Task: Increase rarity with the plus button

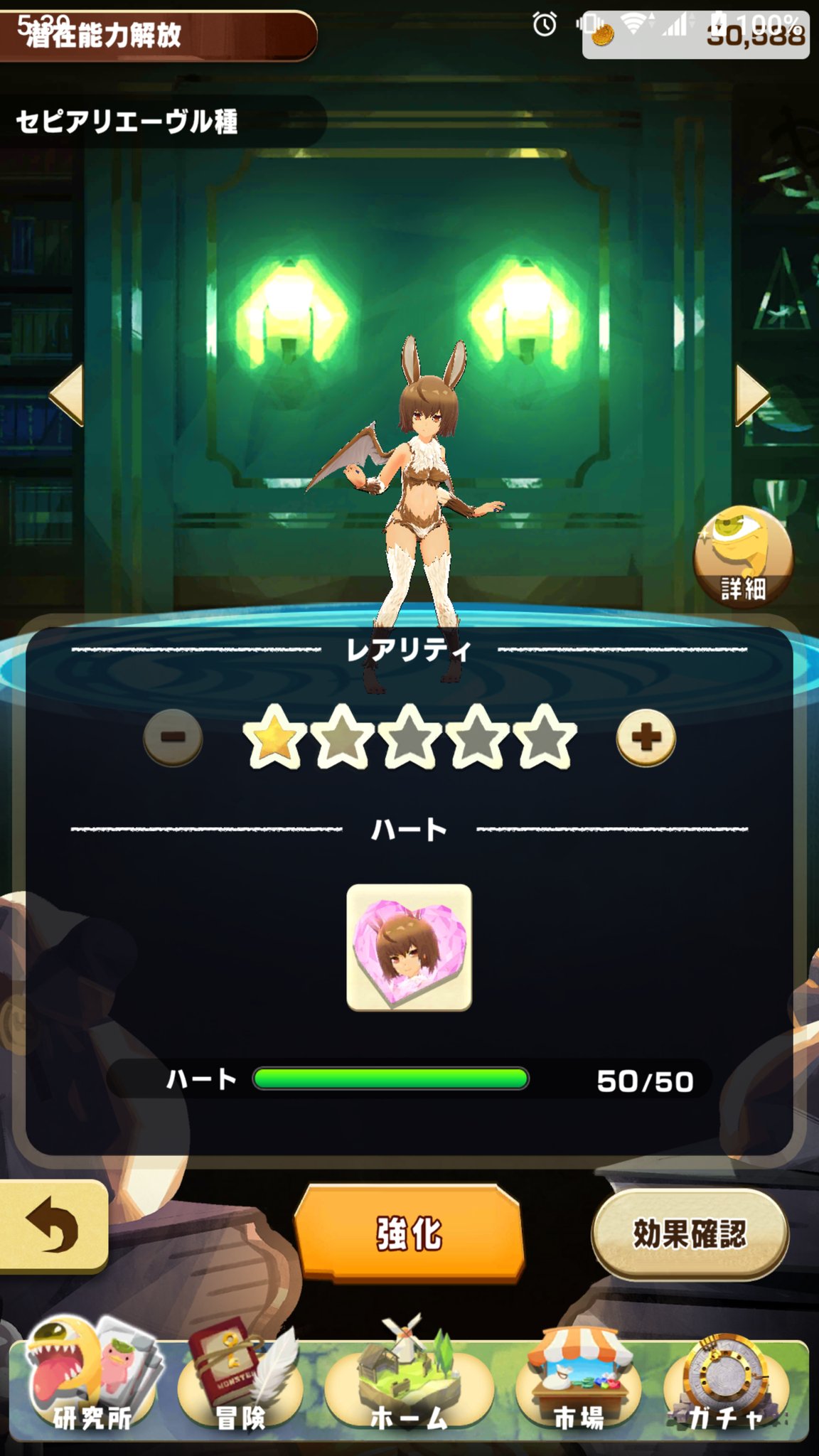Action: (646, 737)
